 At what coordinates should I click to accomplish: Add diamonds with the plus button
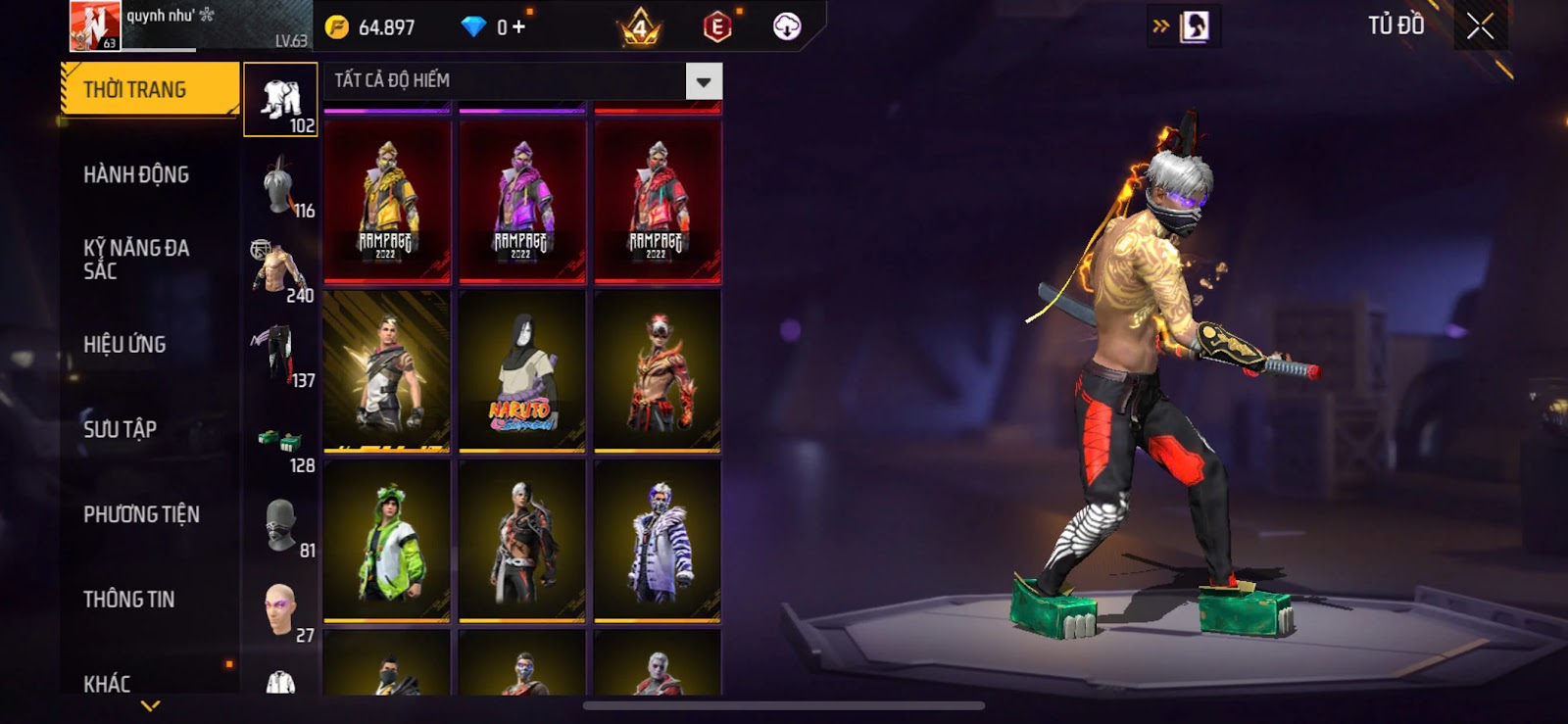518,27
